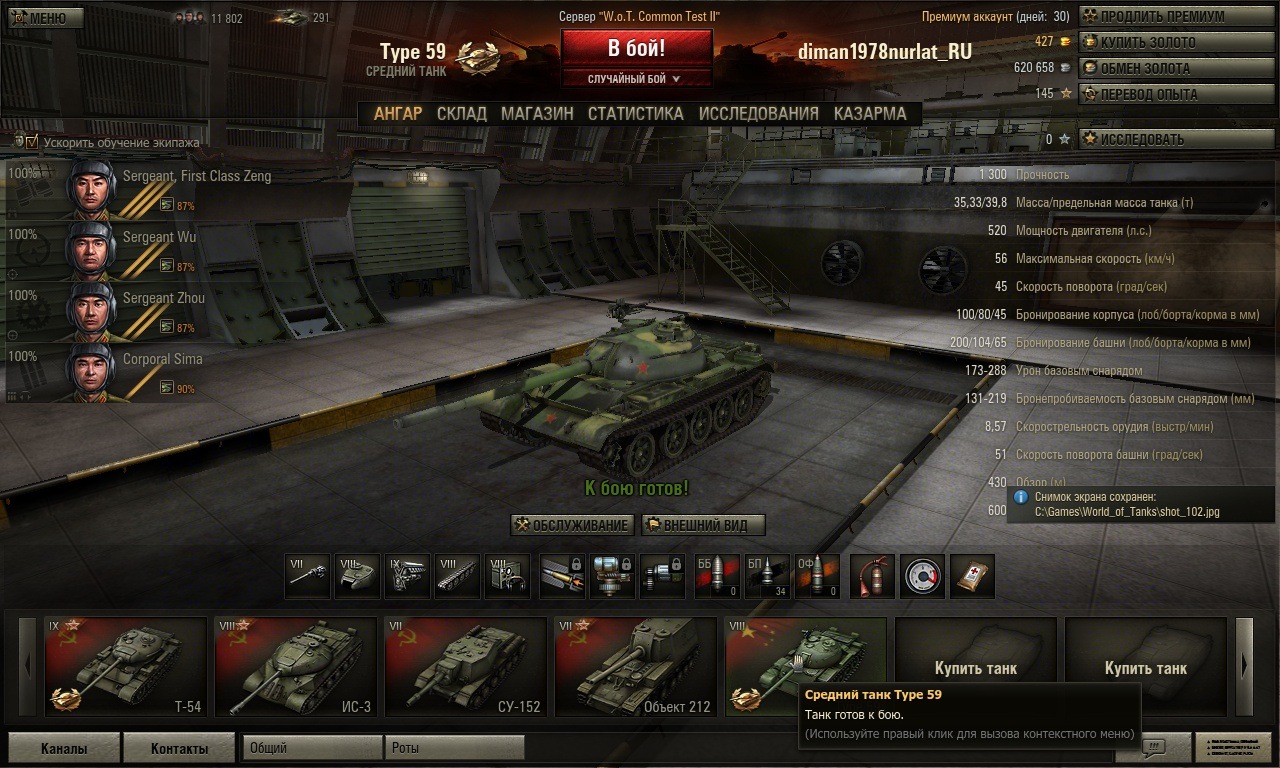Click the fire extinguisher consumable slot
The height and width of the screenshot is (768, 1280).
coord(872,576)
